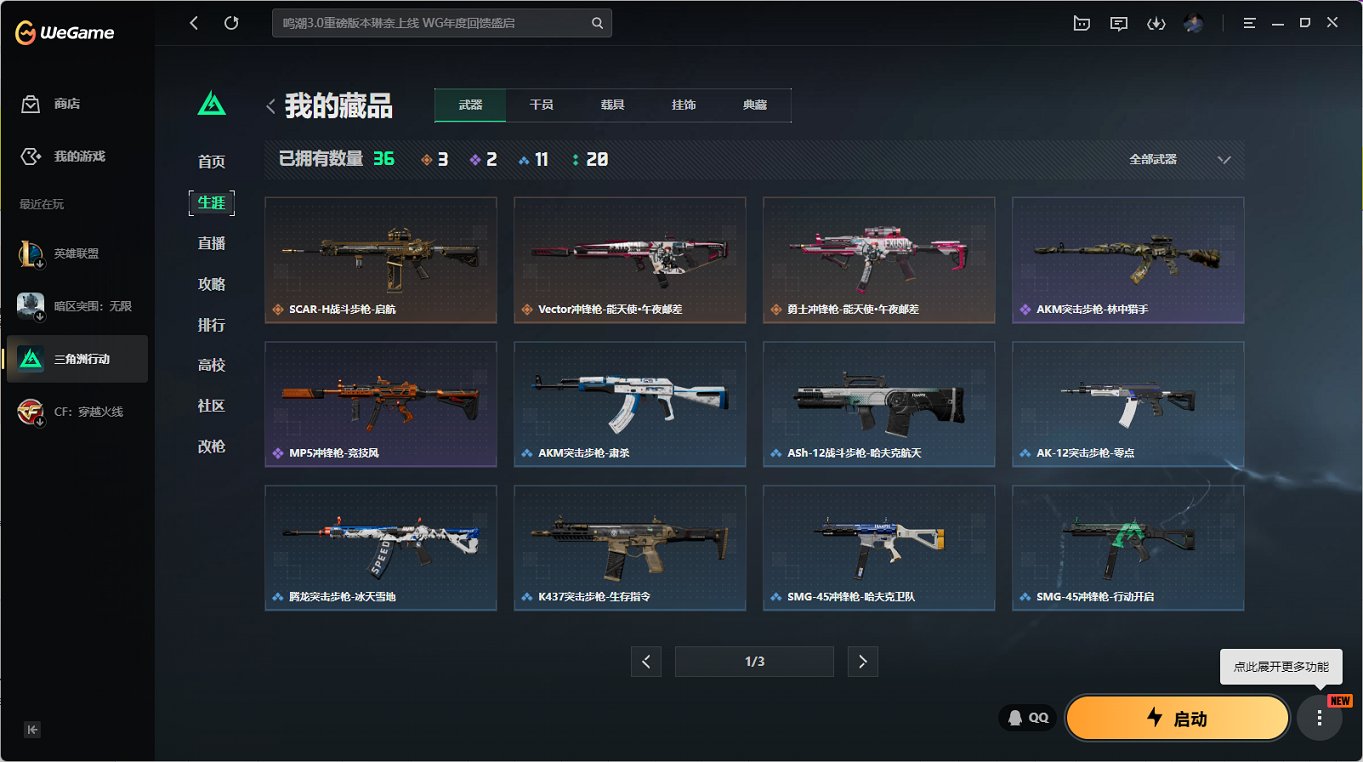Click the 暗区突围:无限 game entry

point(77,305)
